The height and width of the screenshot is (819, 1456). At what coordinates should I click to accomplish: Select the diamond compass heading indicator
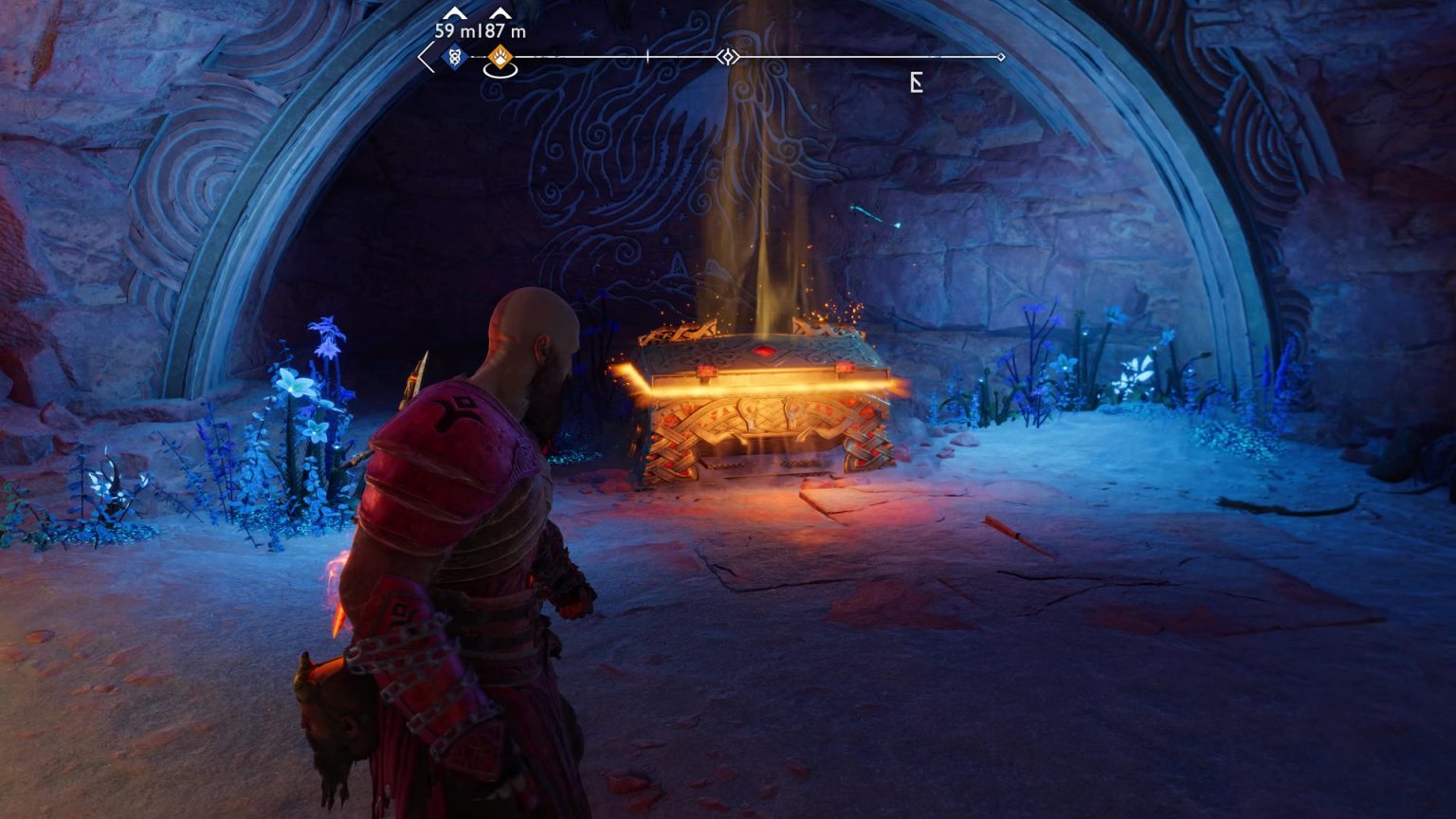click(728, 57)
